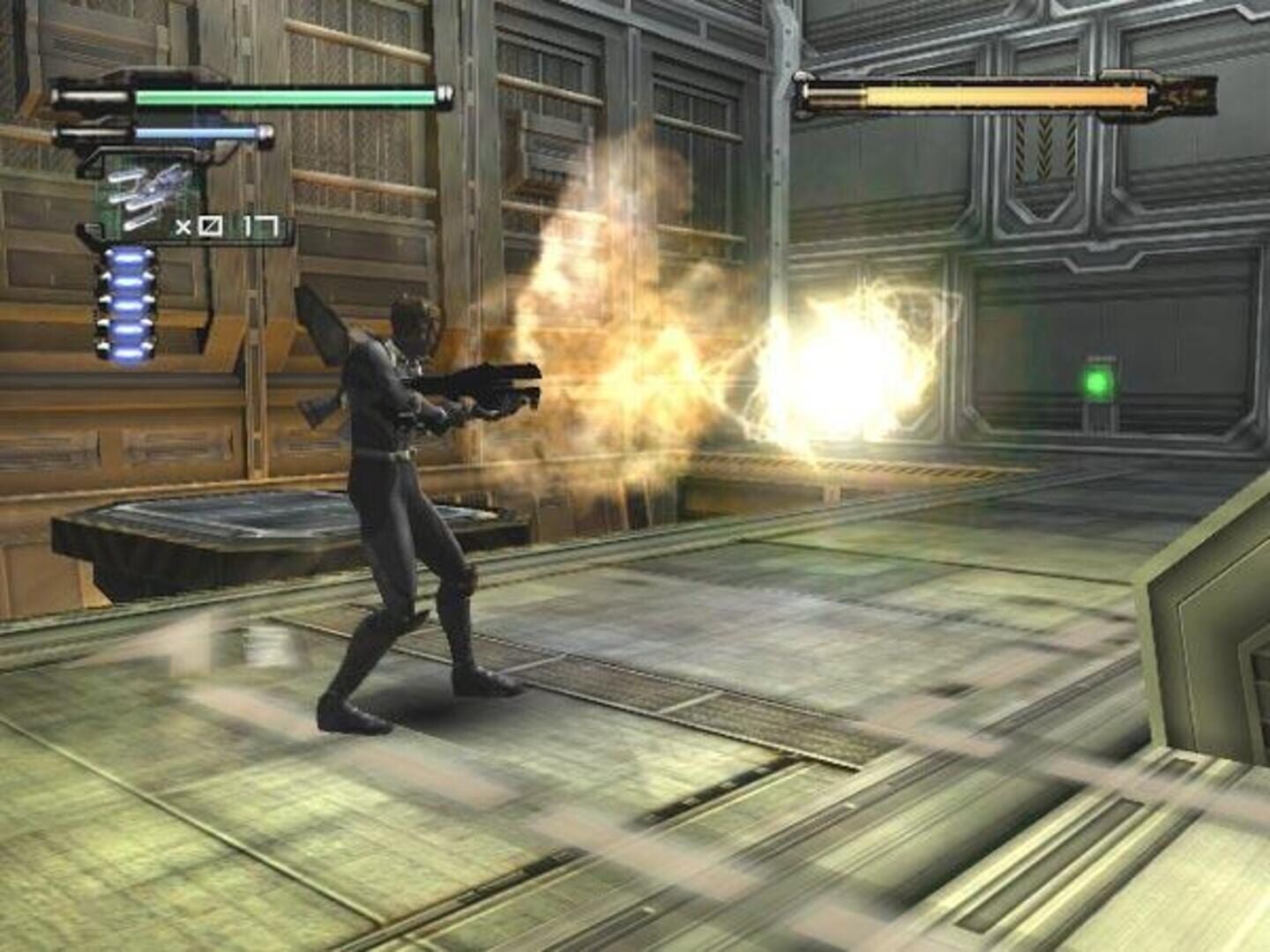1270x952 pixels.
Task: Expand the ammo counter readout
Action: 229,225
